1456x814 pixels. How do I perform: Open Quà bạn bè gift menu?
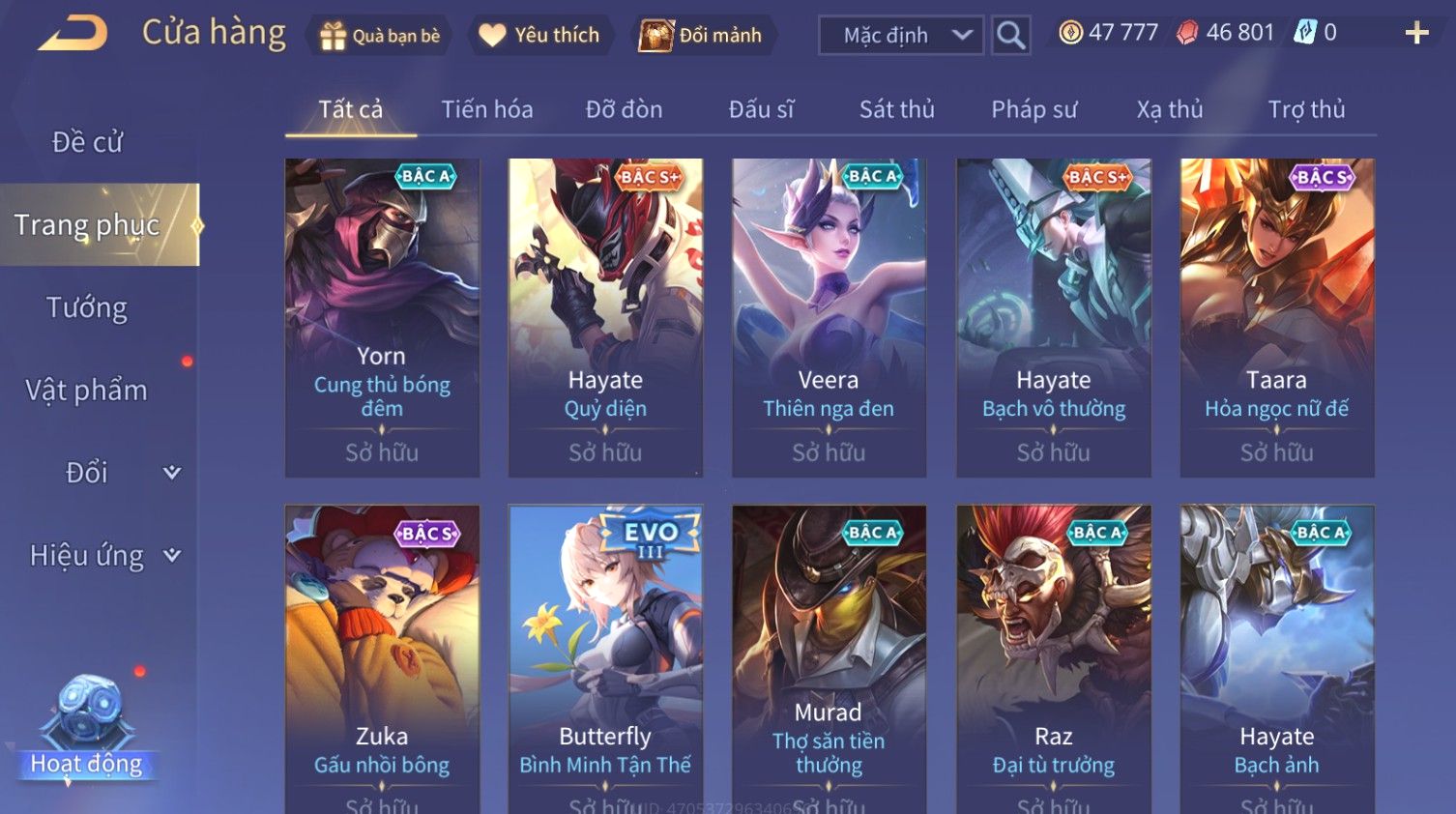379,36
